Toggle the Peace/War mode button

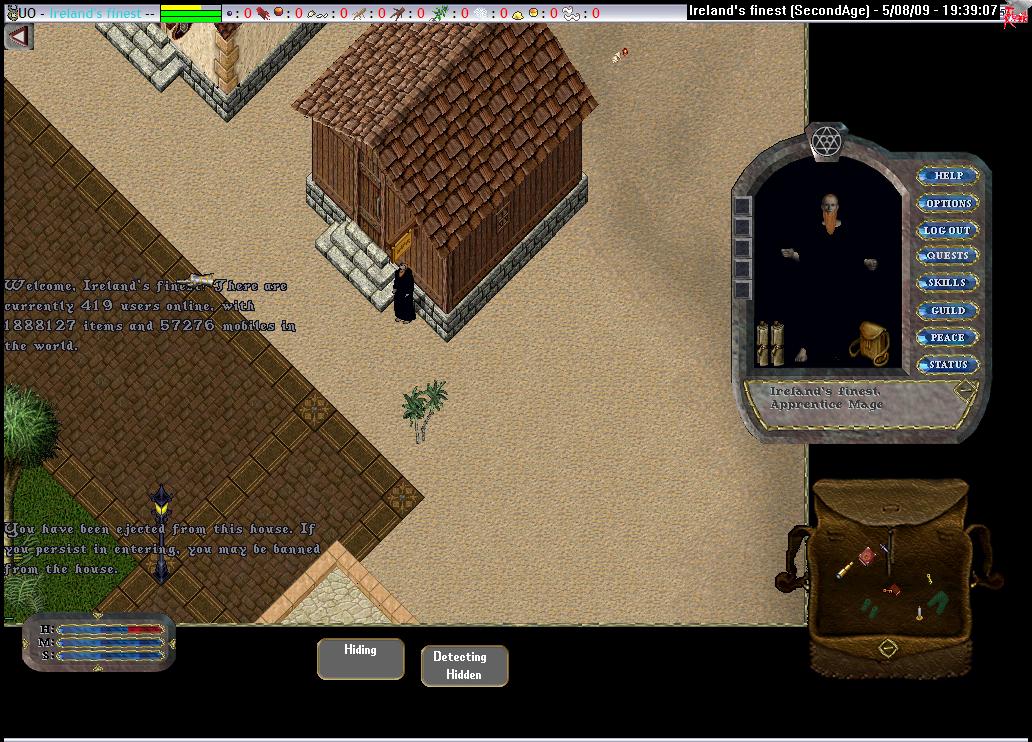947,338
